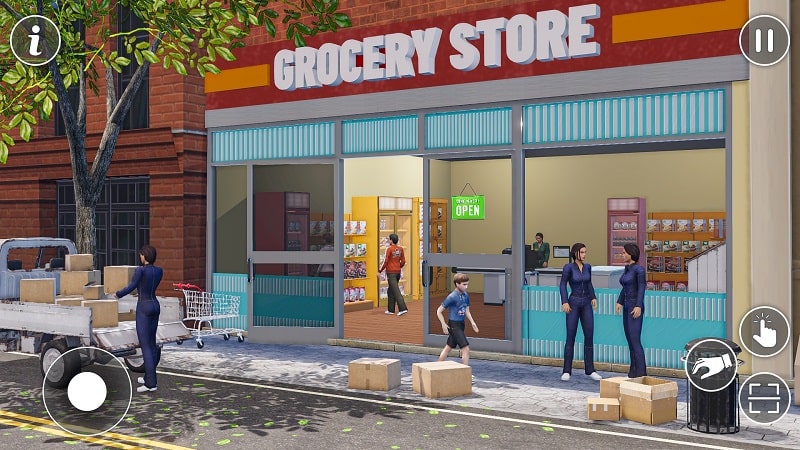Pause the game
The width and height of the screenshot is (800, 450).
764,41
